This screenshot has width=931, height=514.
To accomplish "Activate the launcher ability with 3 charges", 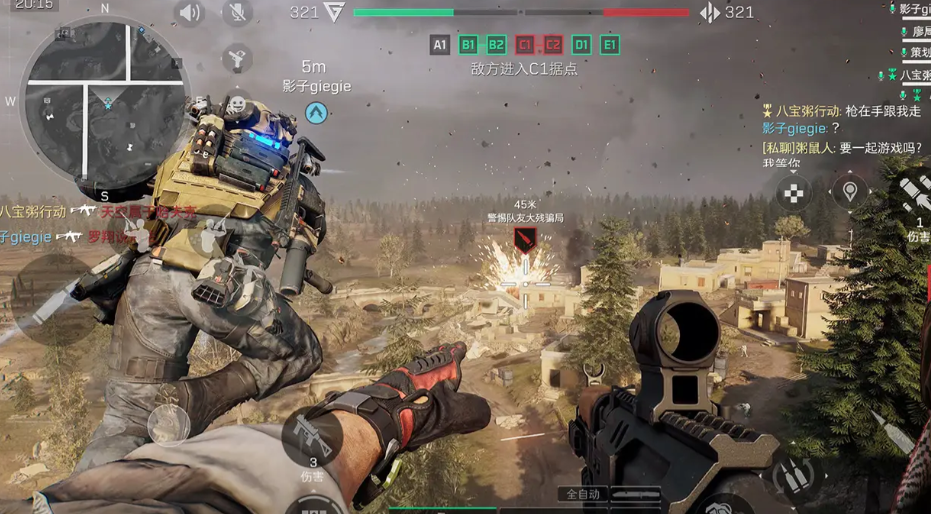I will [x=312, y=438].
